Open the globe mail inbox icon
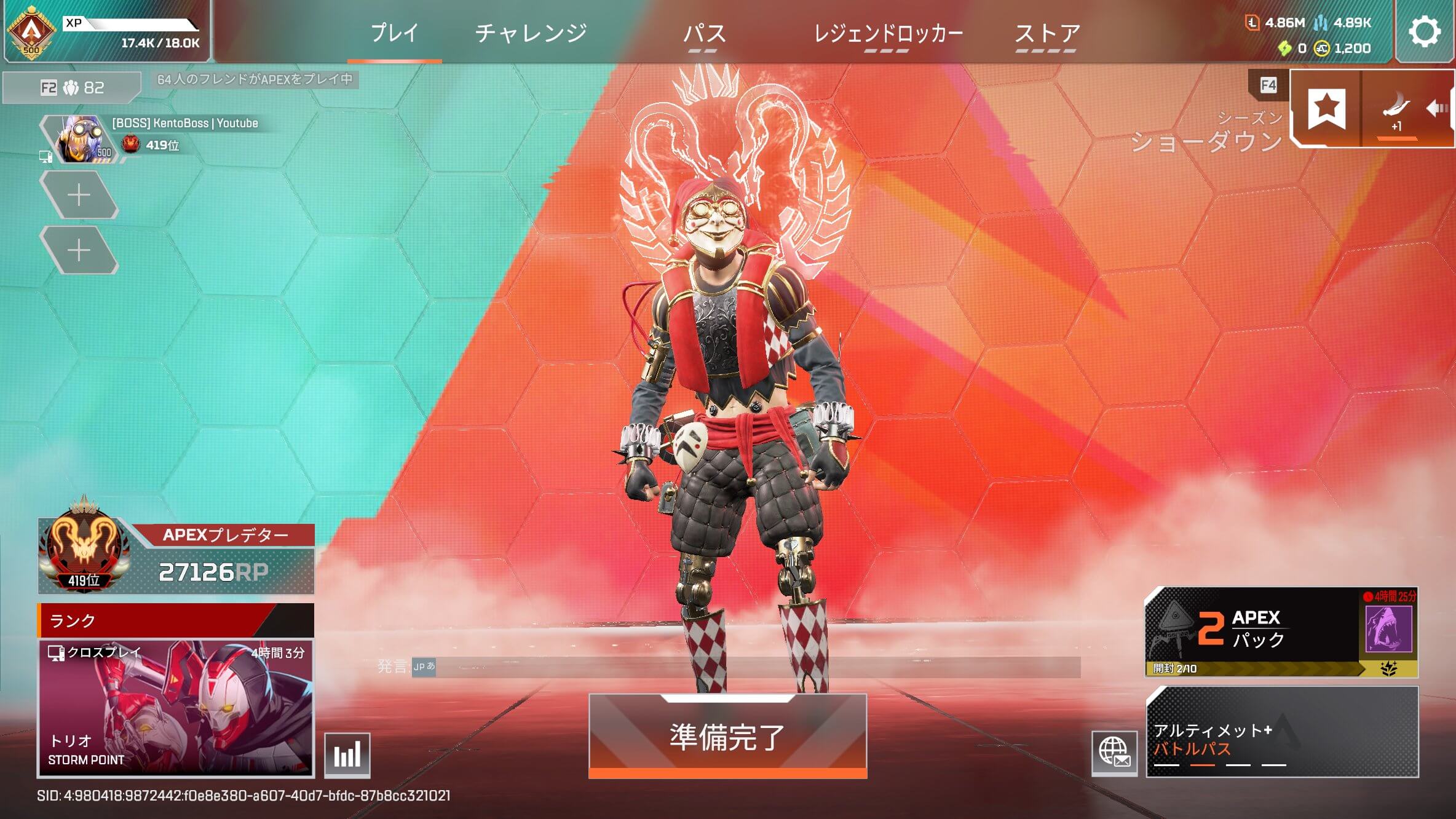Image resolution: width=1456 pixels, height=819 pixels. (x=1114, y=753)
